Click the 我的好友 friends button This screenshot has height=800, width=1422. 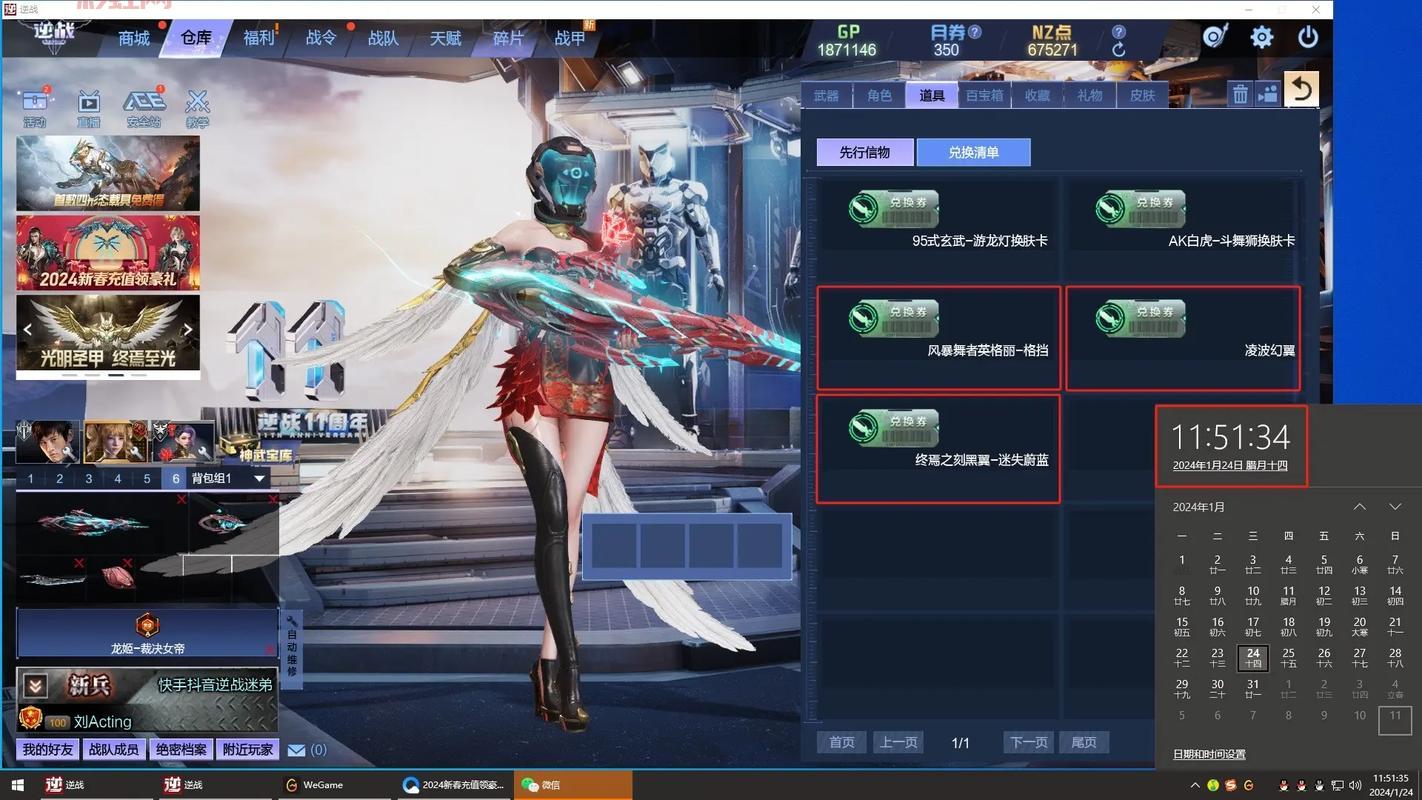[x=46, y=748]
